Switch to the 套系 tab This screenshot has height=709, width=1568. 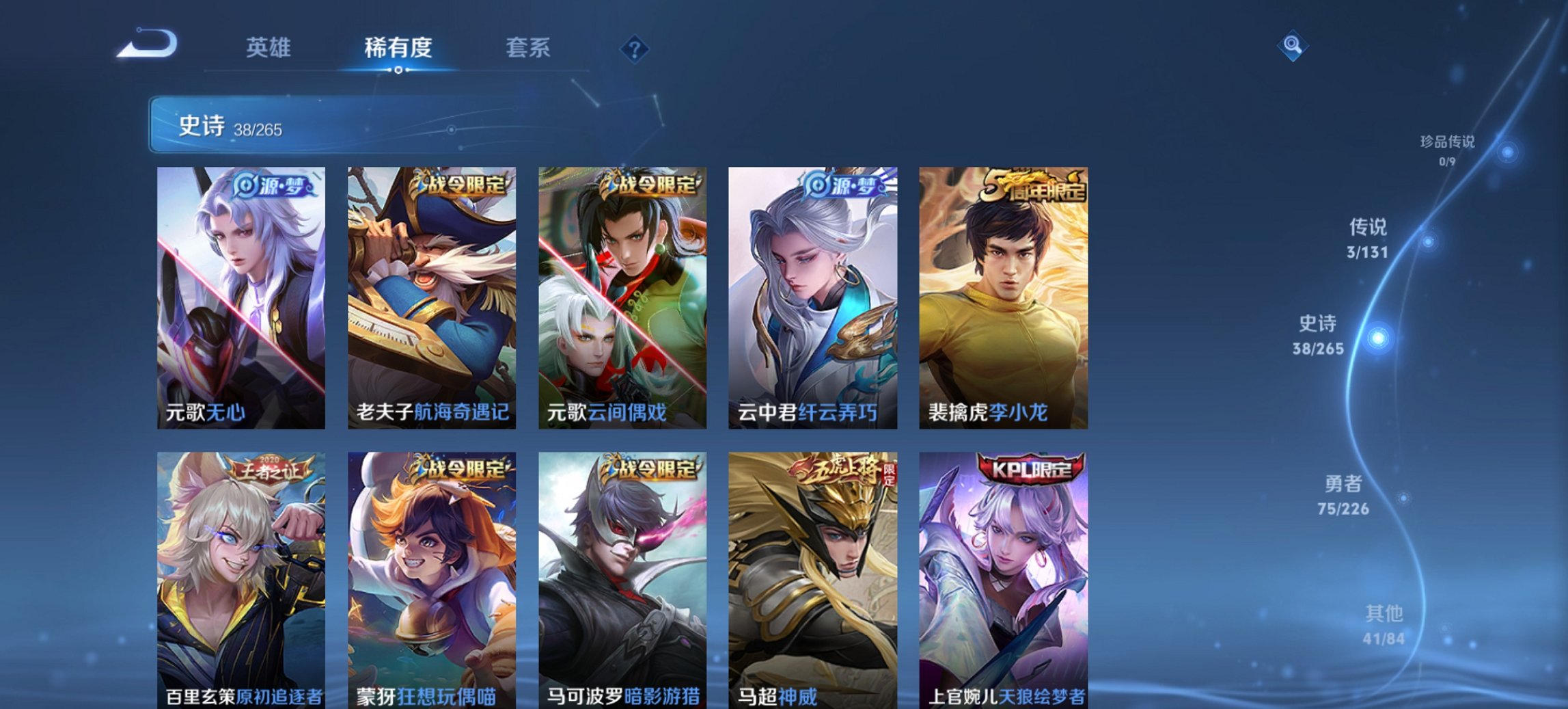coord(529,48)
